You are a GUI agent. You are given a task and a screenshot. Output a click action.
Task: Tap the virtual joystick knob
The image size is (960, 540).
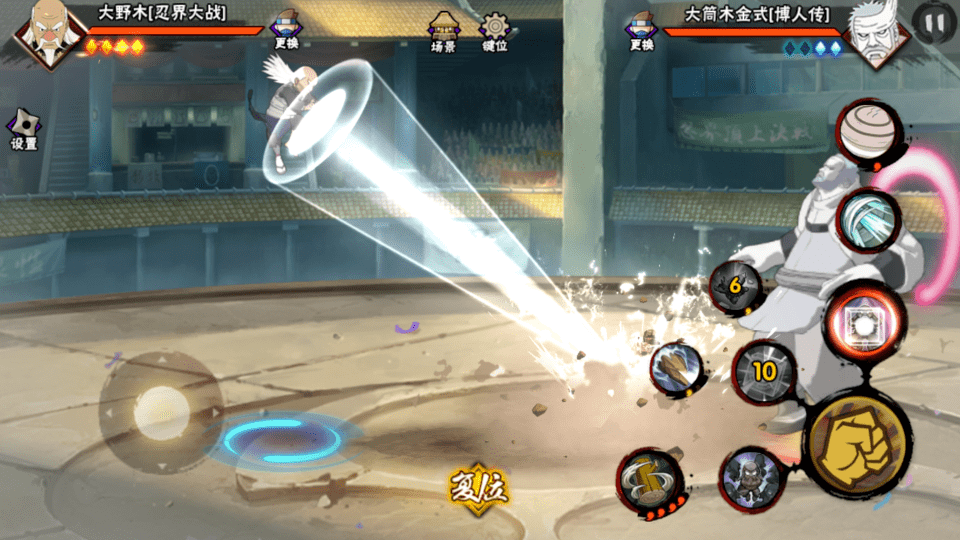pyautogui.click(x=160, y=409)
